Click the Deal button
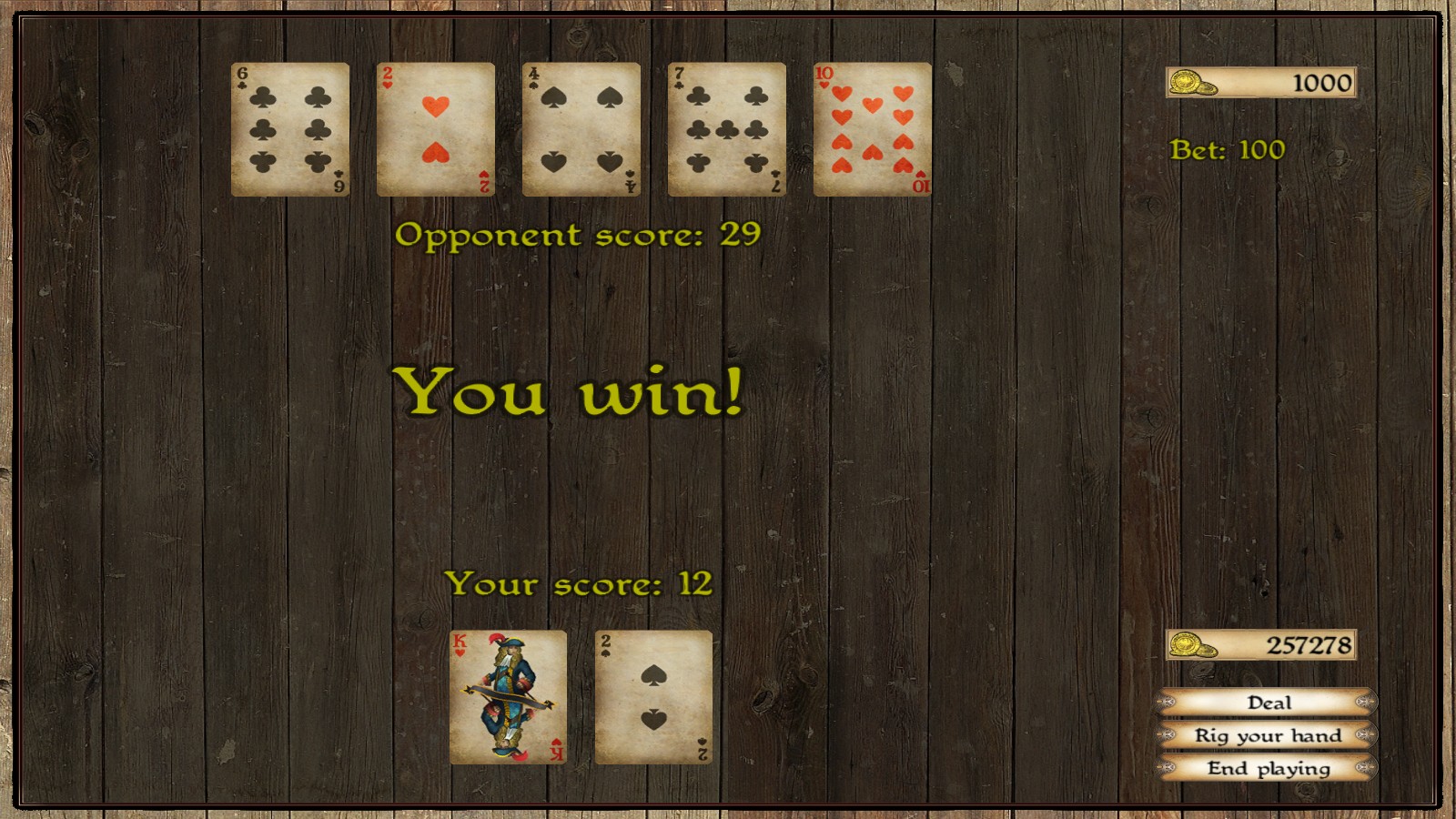Screen dimensions: 1456x819 click(1268, 703)
